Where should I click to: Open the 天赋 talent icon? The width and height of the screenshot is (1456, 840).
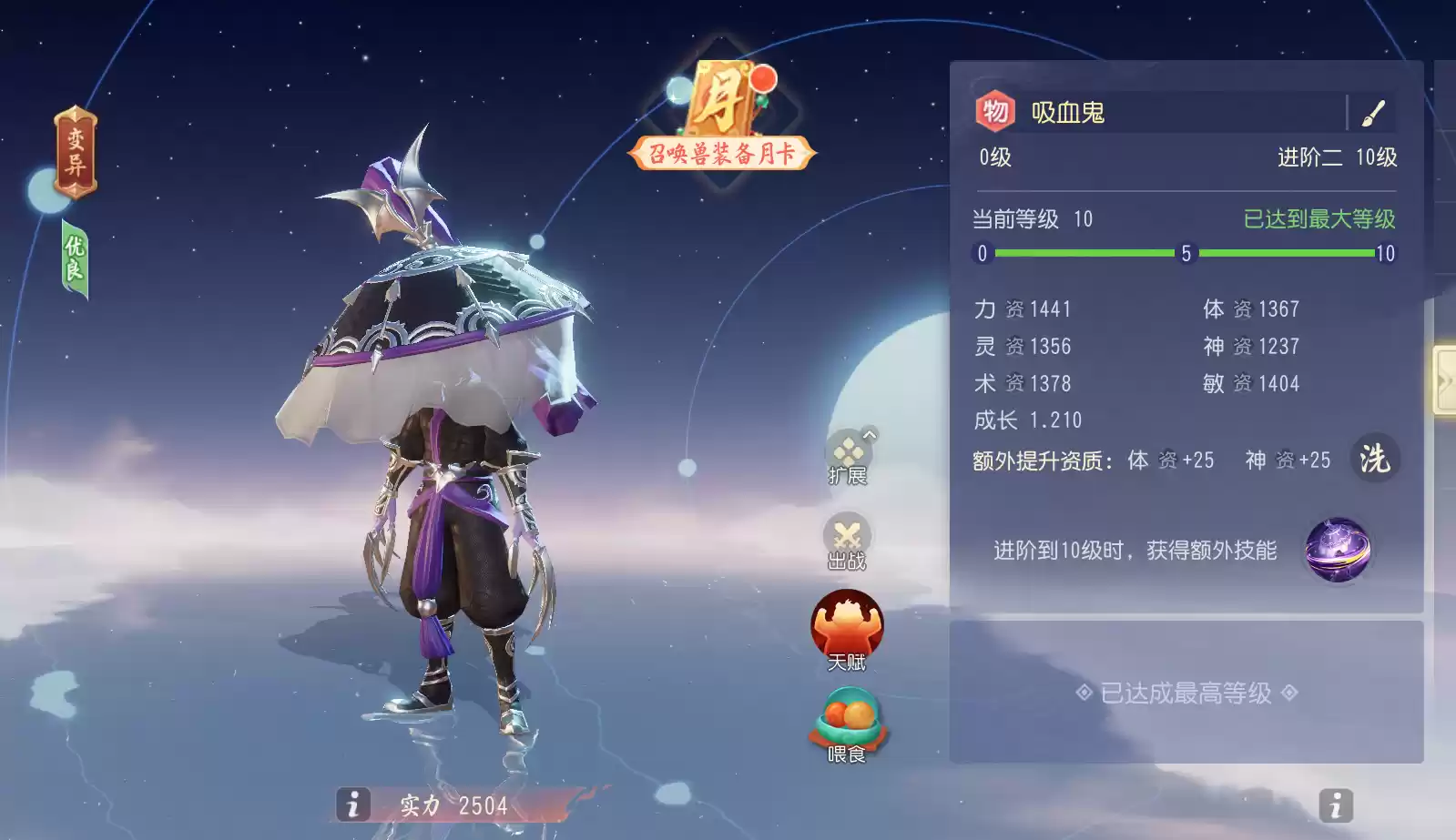847,628
